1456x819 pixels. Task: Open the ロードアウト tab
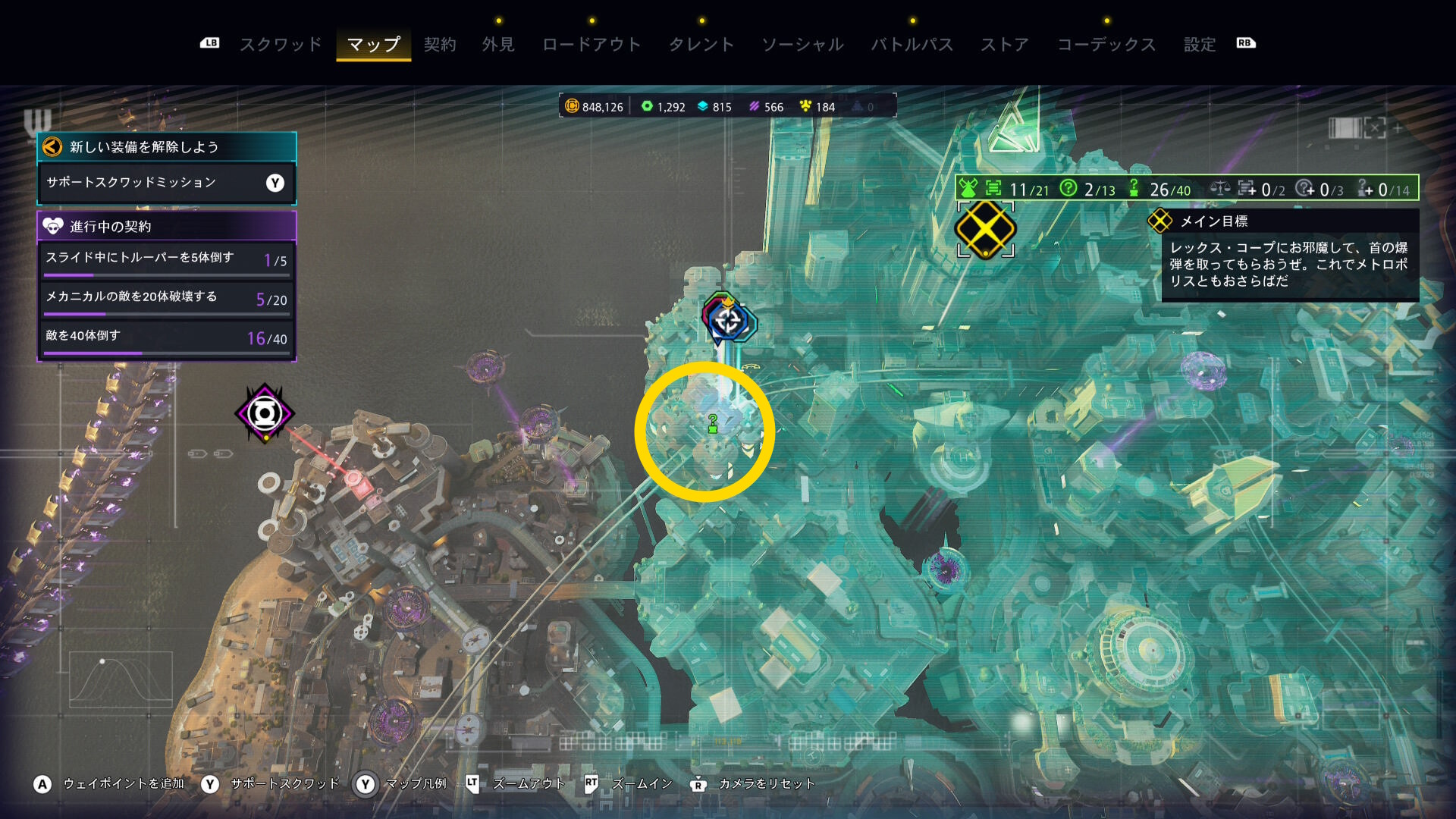pyautogui.click(x=591, y=45)
